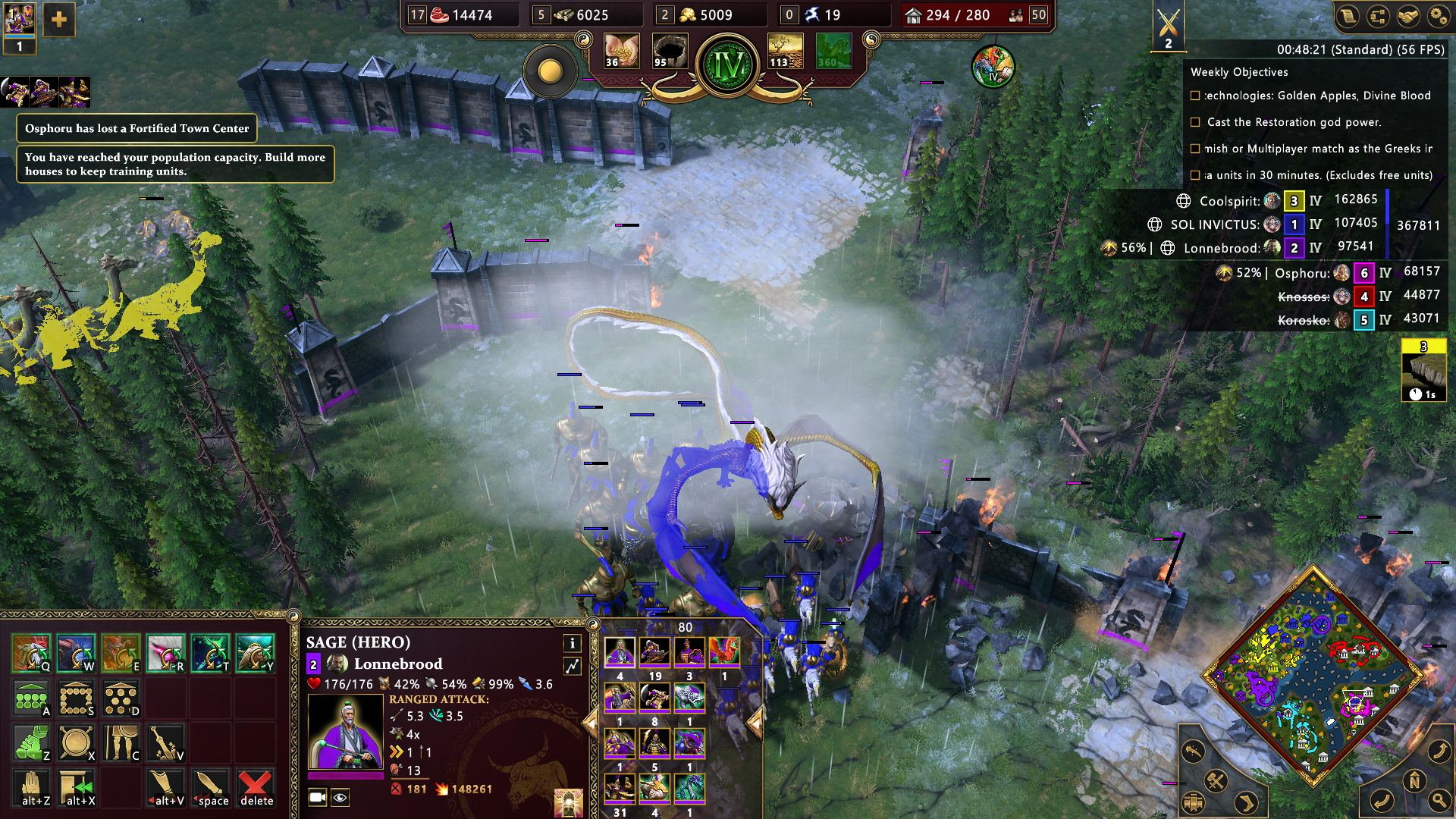Open the objectives scroll button
Screen dimensions: 1456x819
1348,17
